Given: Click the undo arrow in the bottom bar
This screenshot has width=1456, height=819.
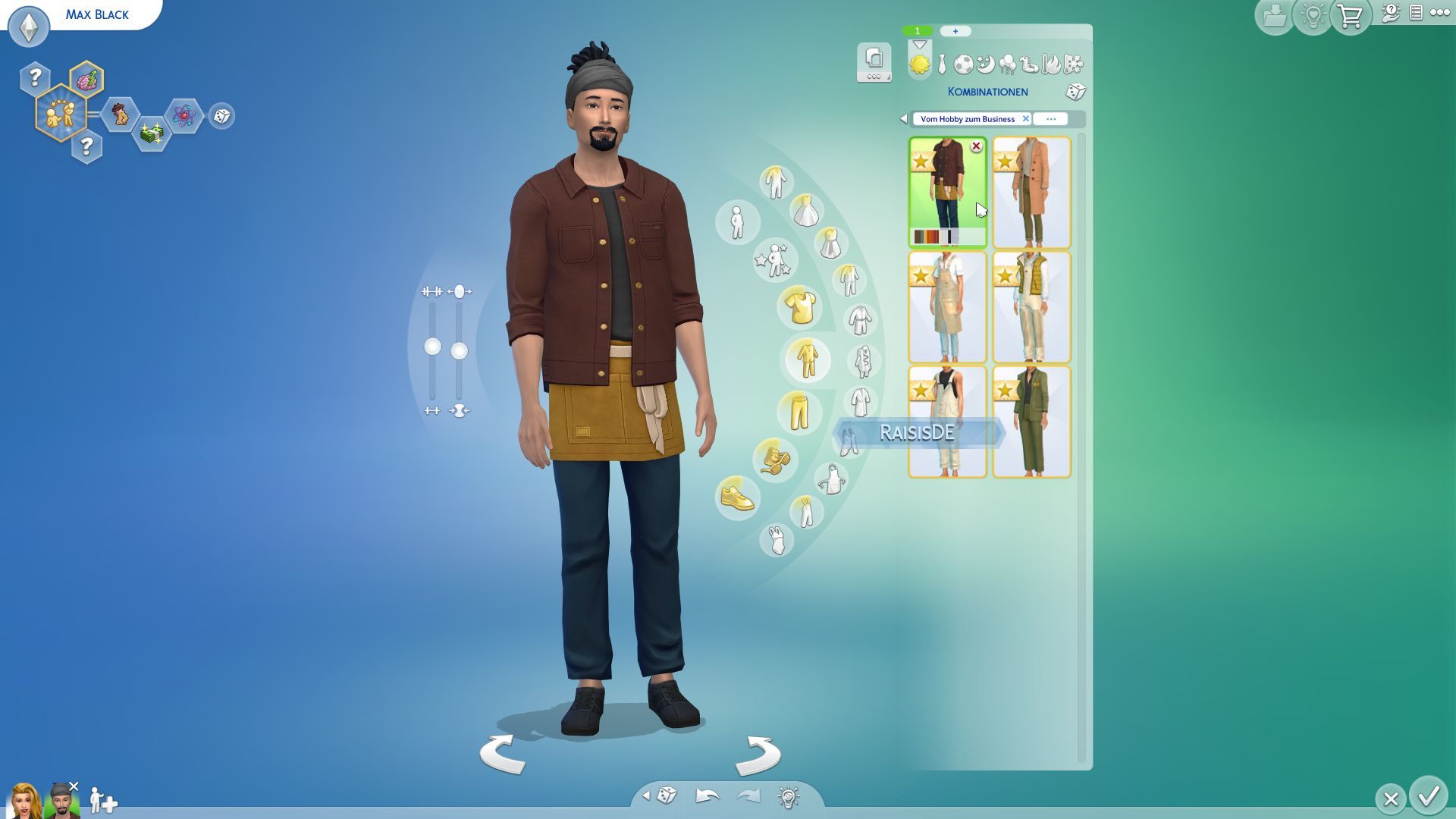Looking at the screenshot, I should (707, 795).
